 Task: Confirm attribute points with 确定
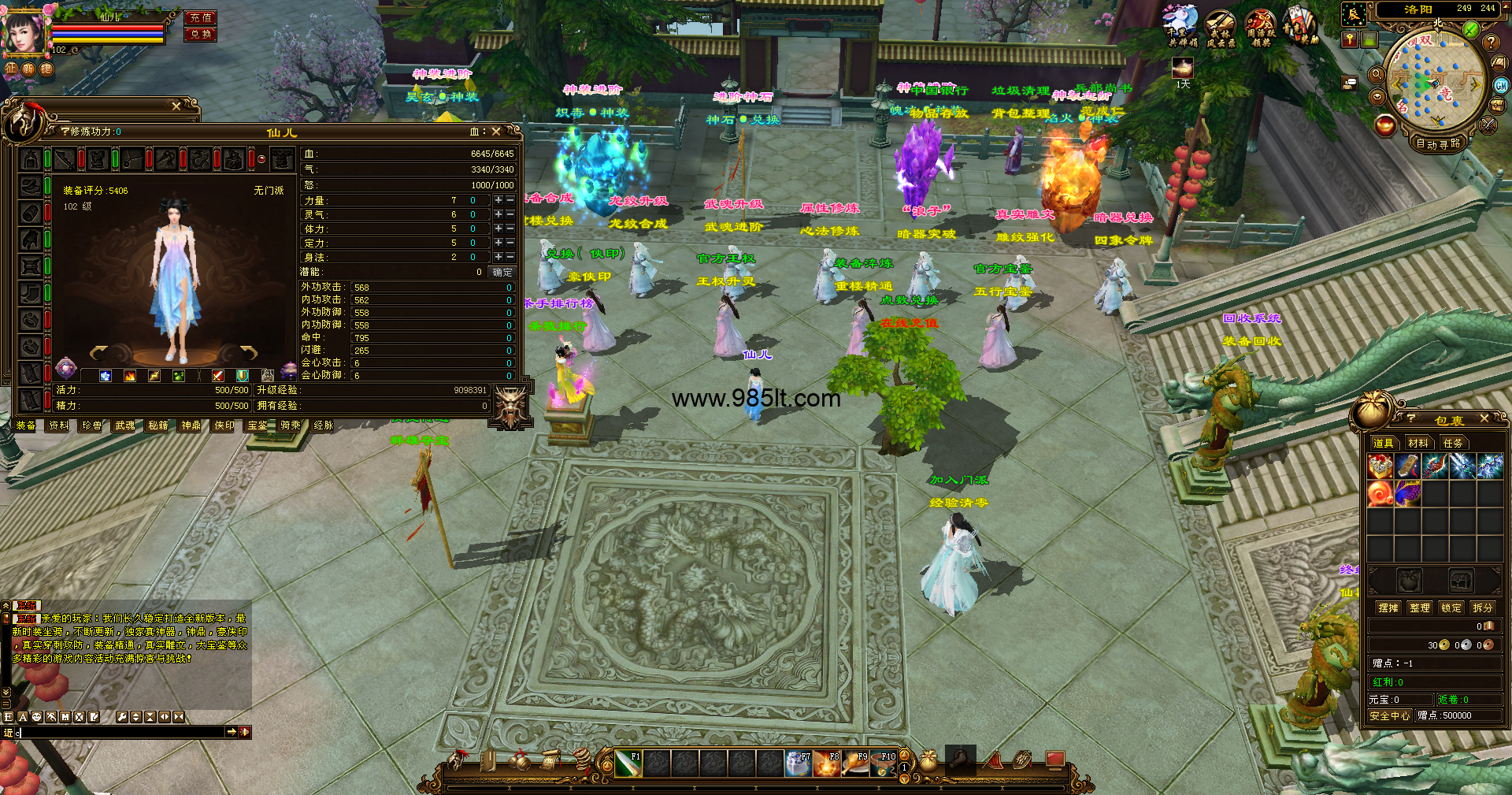pyautogui.click(x=502, y=272)
